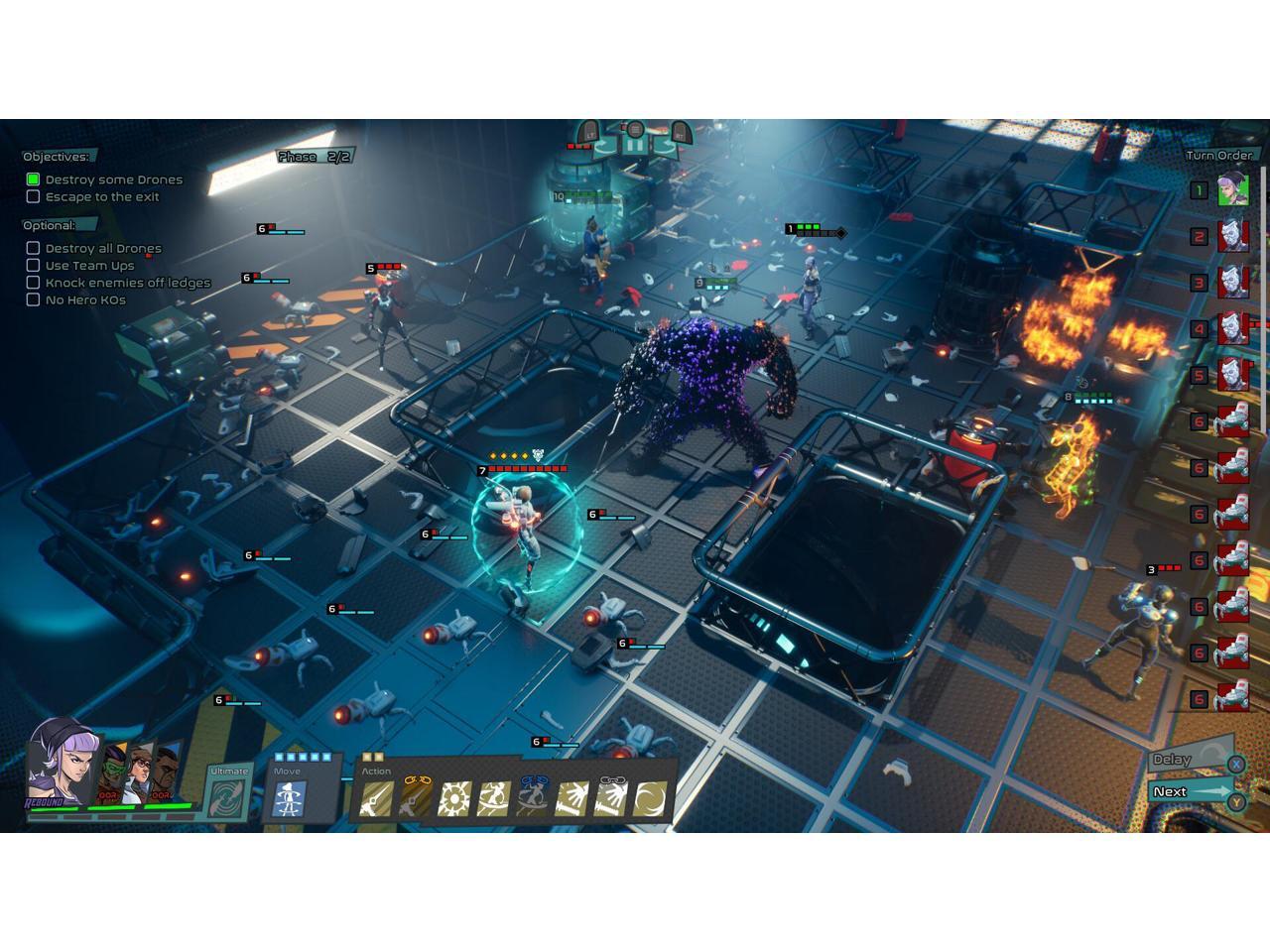Click the 'Destroy some Drones' objective
The height and width of the screenshot is (952, 1270).
click(113, 179)
